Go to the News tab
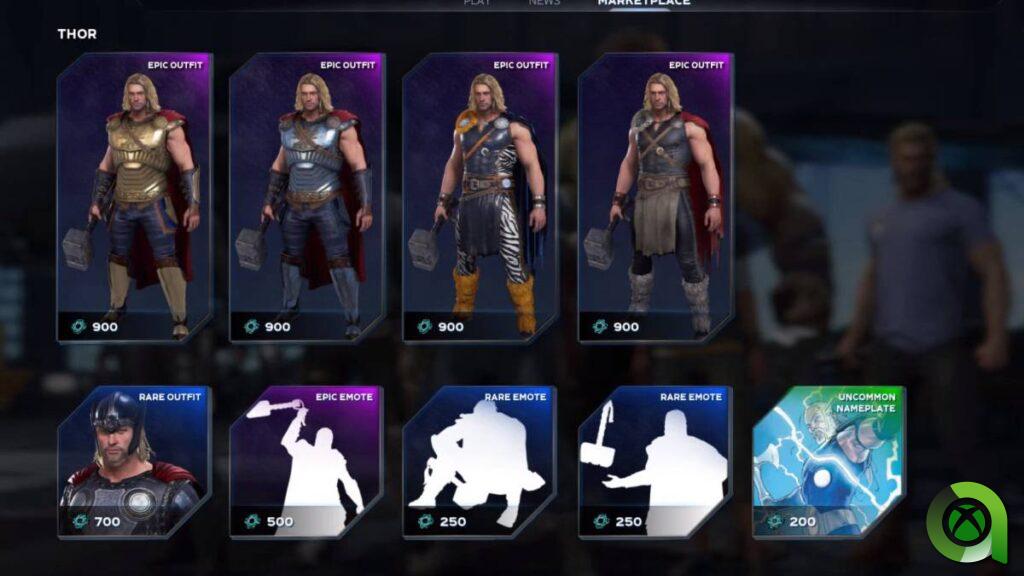This screenshot has height=576, width=1024. point(545,3)
